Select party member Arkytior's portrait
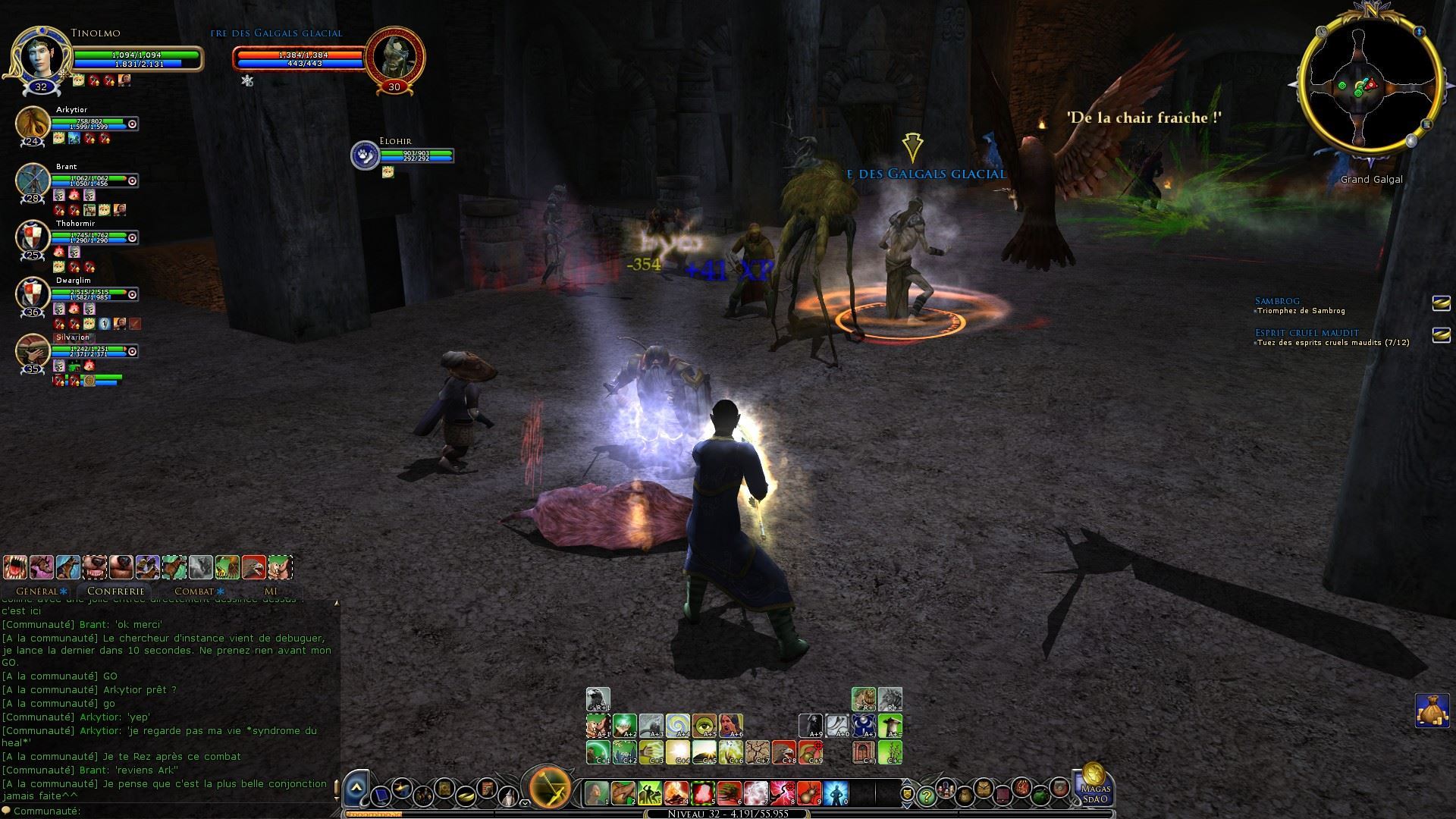This screenshot has height=819, width=1456. [x=33, y=124]
